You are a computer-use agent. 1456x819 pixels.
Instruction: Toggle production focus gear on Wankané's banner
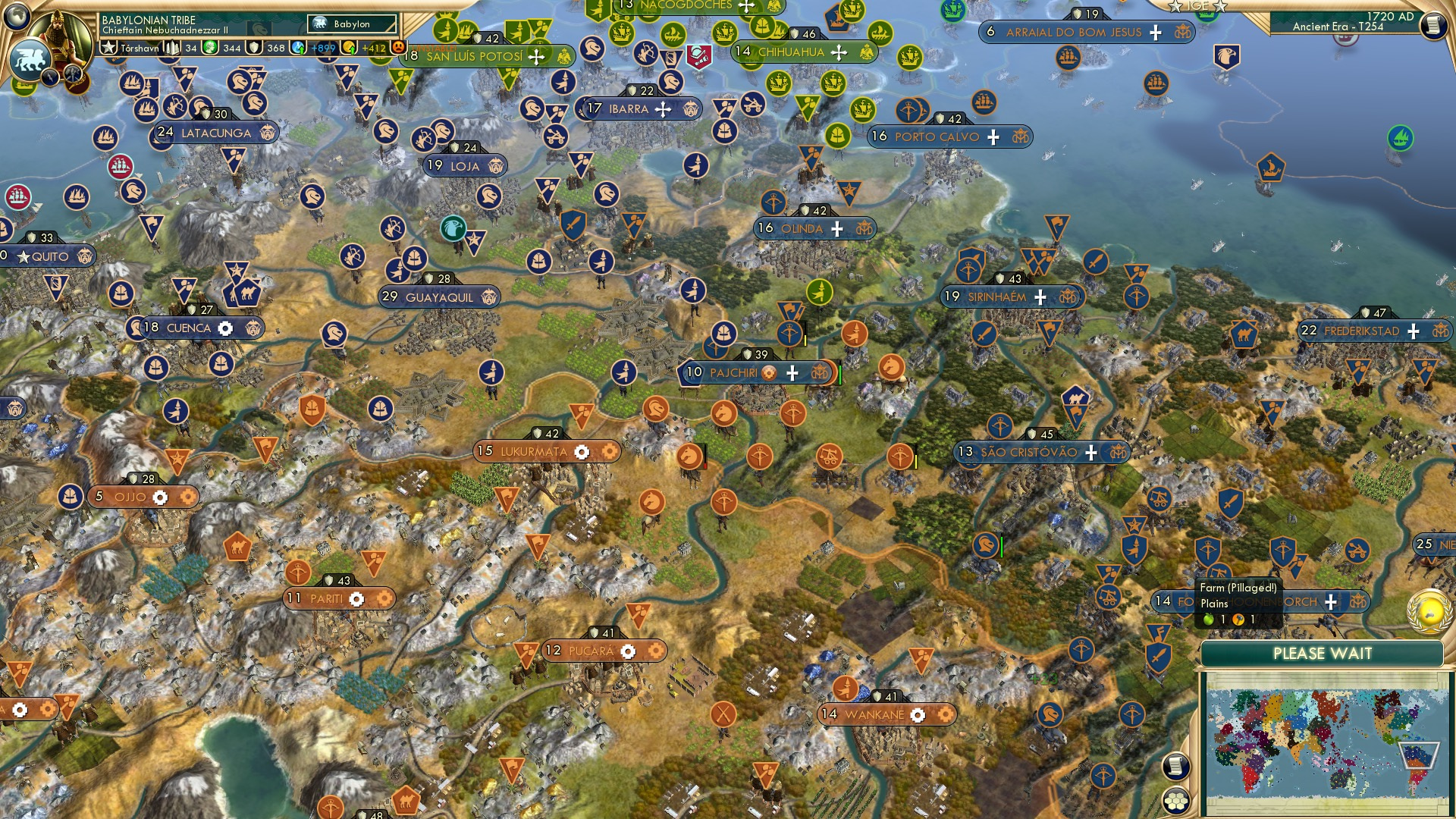pyautogui.click(x=918, y=714)
